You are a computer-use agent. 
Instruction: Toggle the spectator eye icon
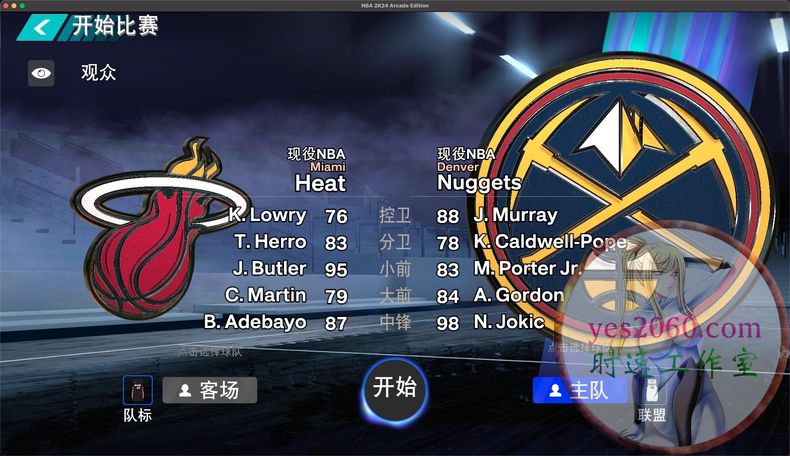tap(41, 73)
